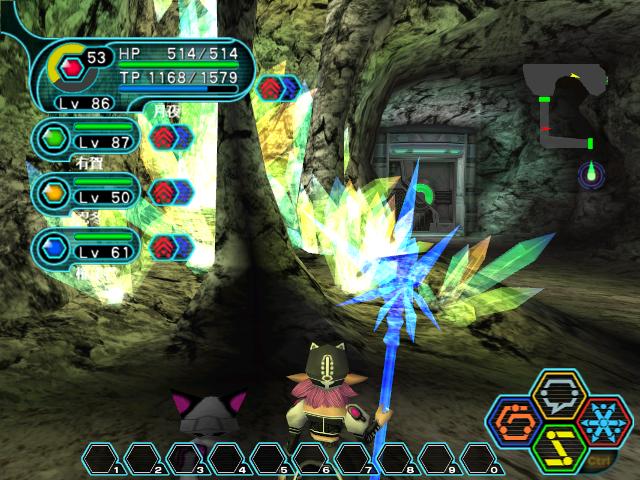
Task: Click your own Lv 86 status panel
Action: (140, 74)
